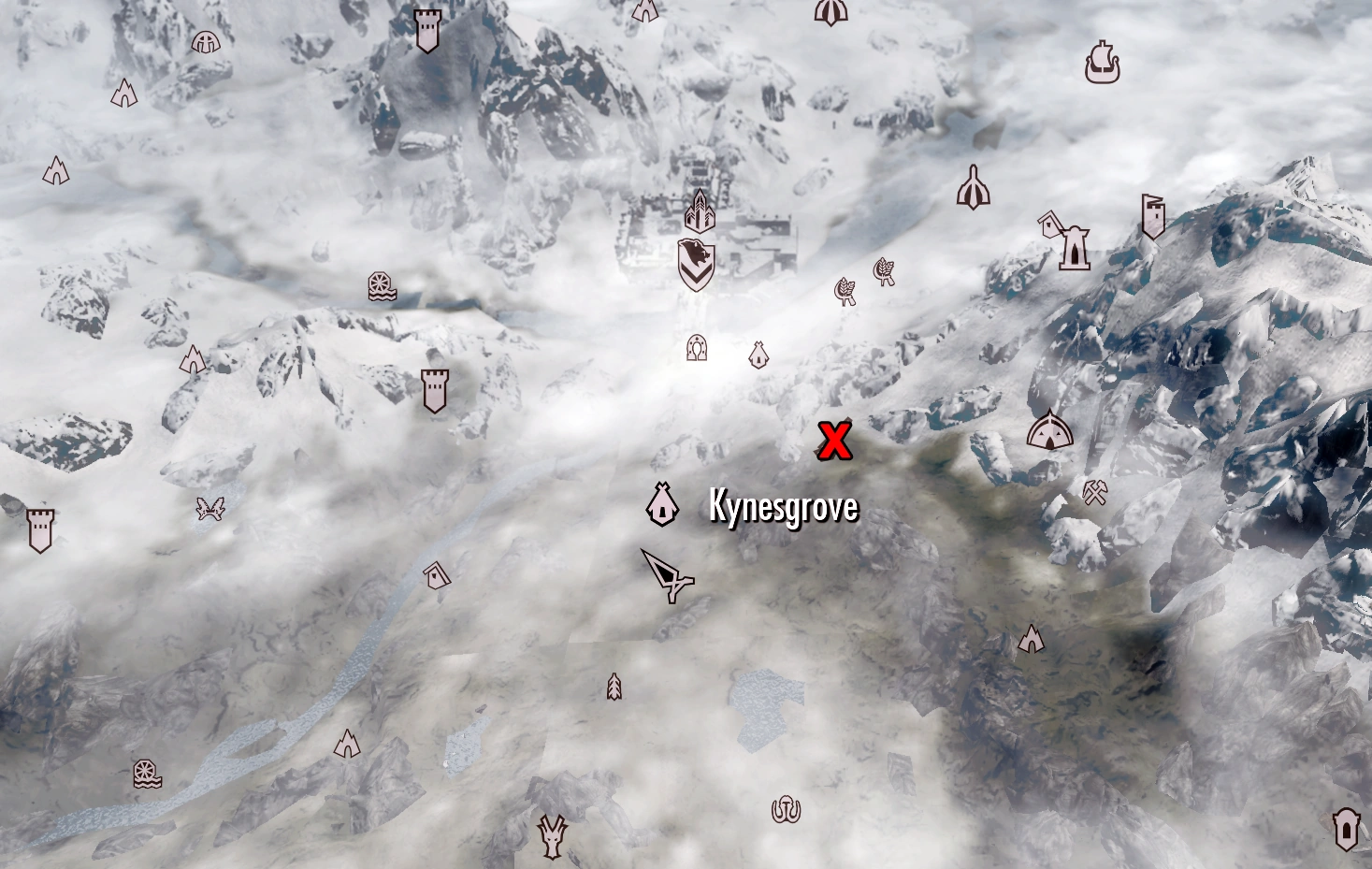This screenshot has width=1372, height=869.
Task: Click the fort banner marker on the left edge
Action: 41,529
